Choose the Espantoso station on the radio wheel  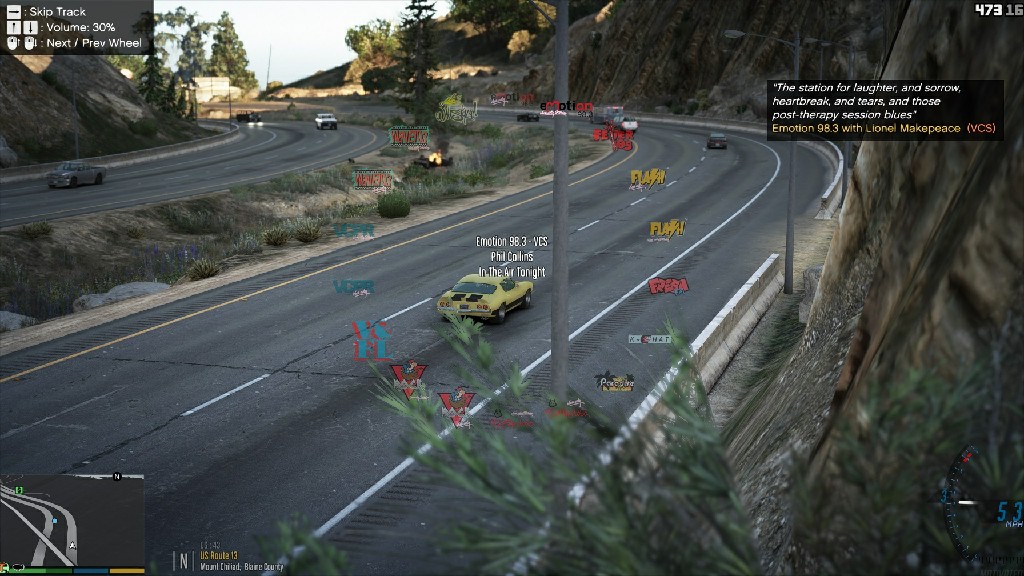click(x=669, y=287)
